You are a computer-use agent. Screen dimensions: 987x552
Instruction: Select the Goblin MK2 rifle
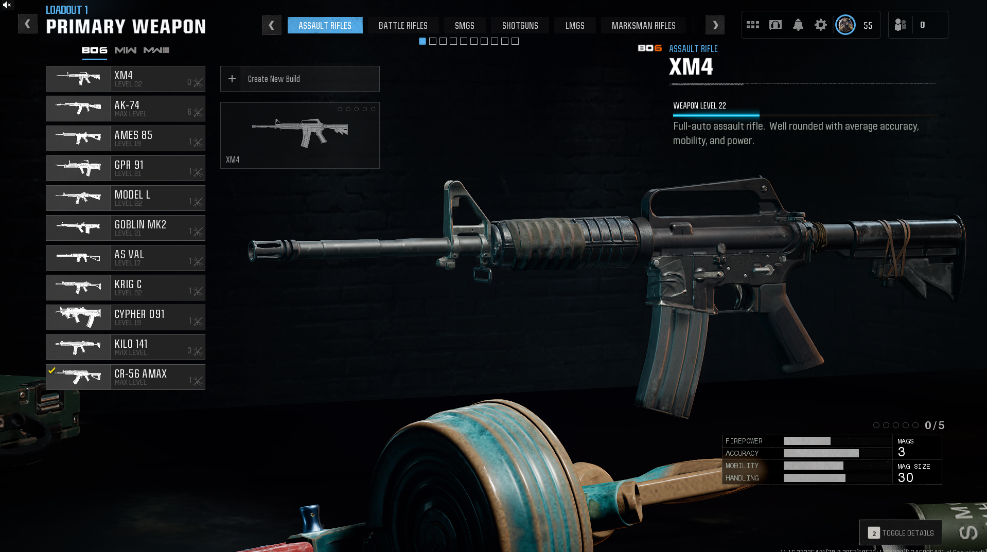[125, 228]
